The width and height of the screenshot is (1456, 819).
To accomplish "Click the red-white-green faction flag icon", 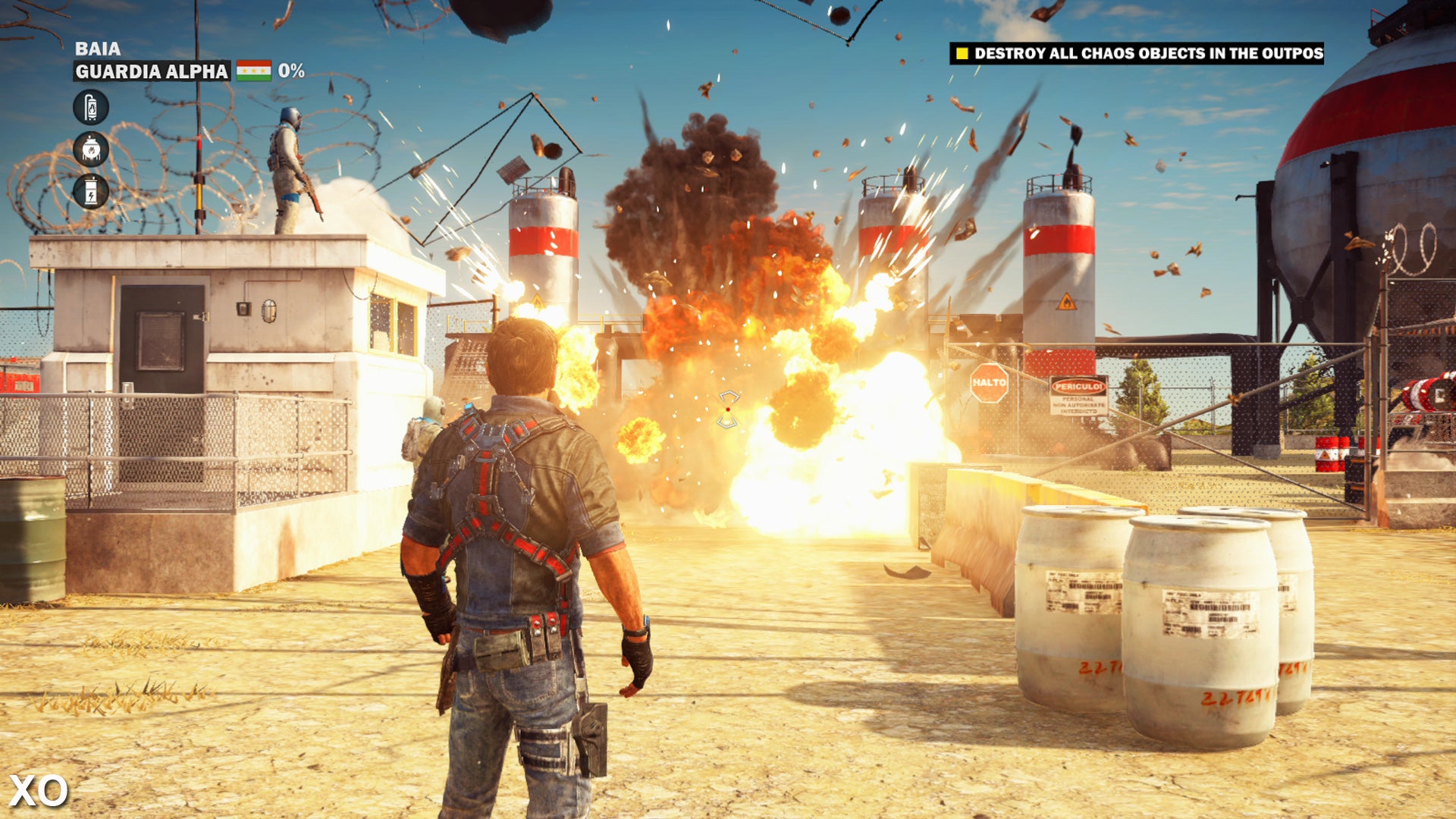I will tap(253, 71).
